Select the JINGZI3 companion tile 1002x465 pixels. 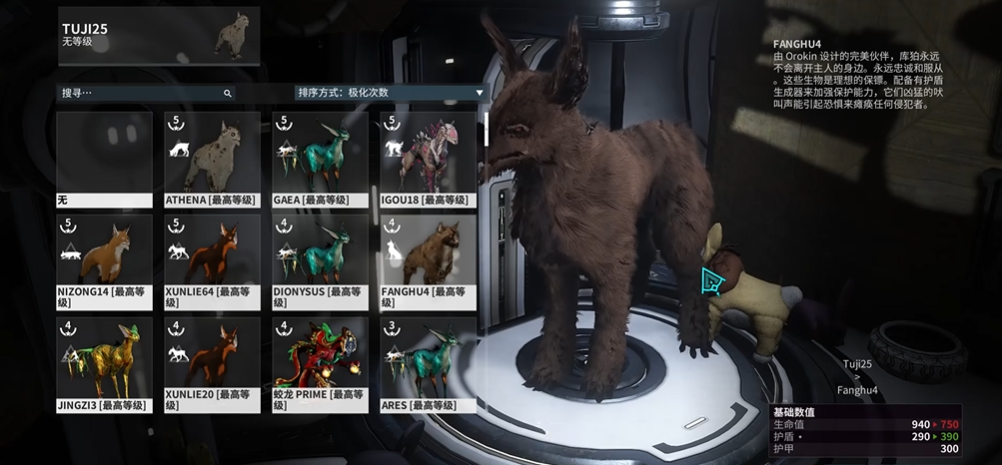[x=104, y=363]
